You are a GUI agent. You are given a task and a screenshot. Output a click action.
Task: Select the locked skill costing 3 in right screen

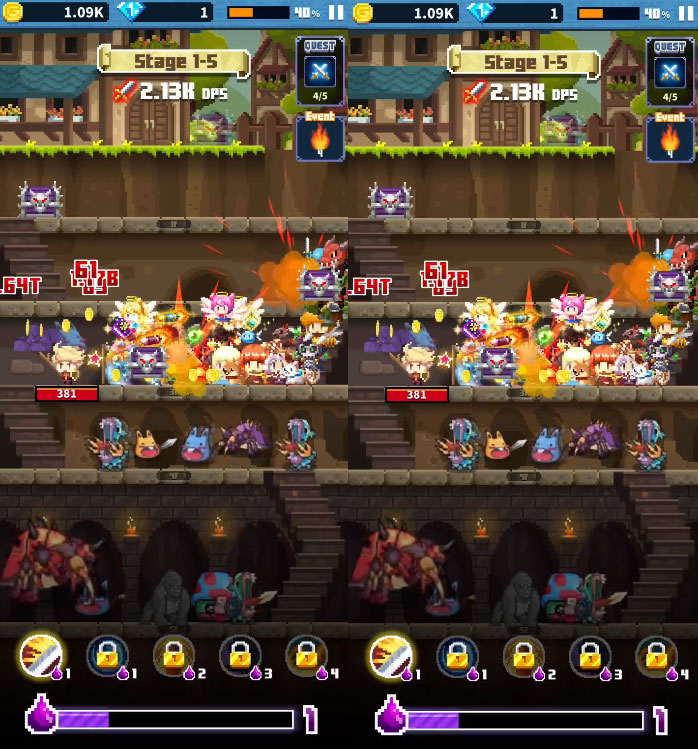pos(590,657)
